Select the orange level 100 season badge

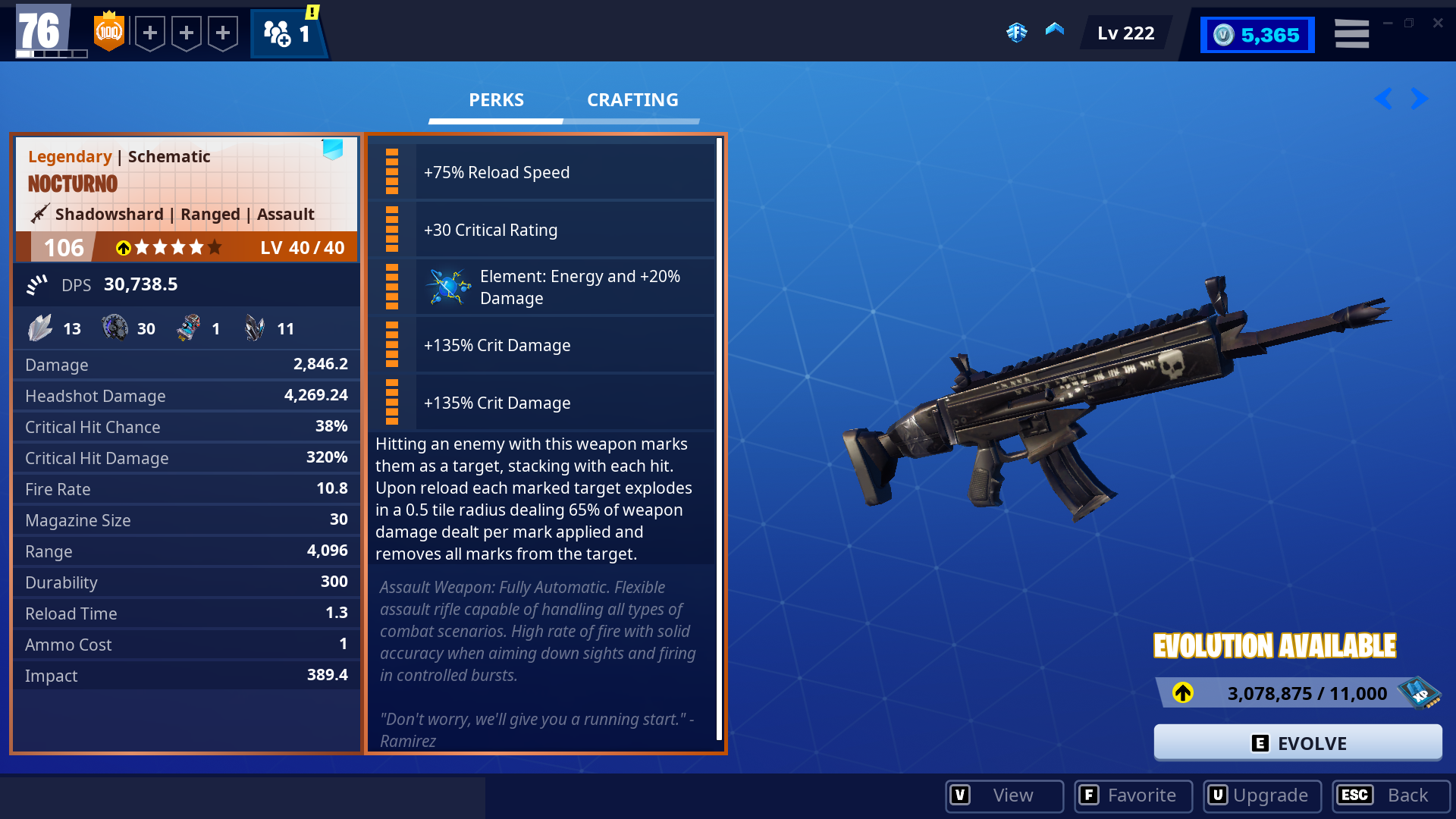tap(109, 32)
